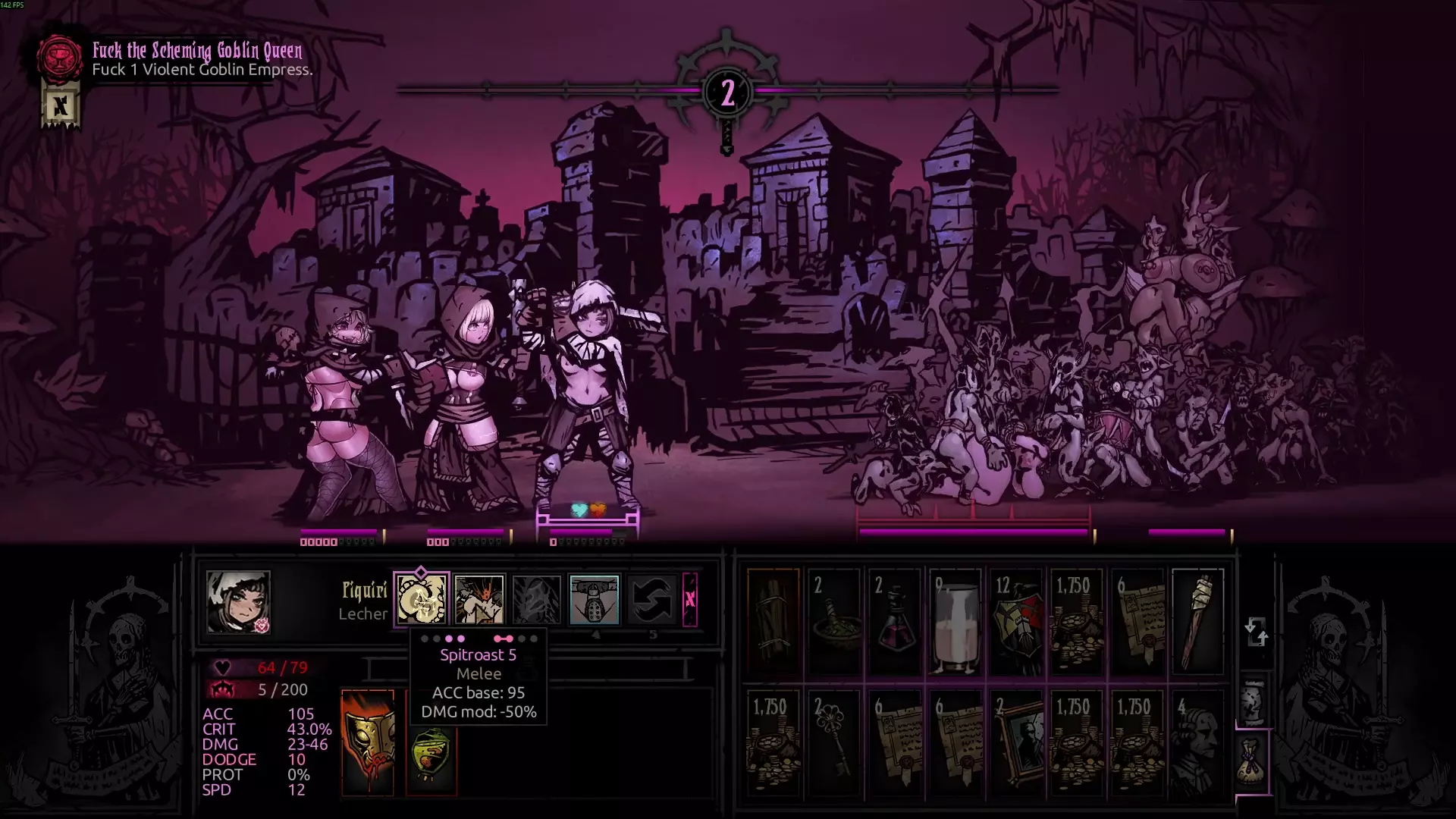Select the teal-bordered fourth combat skill

click(x=595, y=599)
